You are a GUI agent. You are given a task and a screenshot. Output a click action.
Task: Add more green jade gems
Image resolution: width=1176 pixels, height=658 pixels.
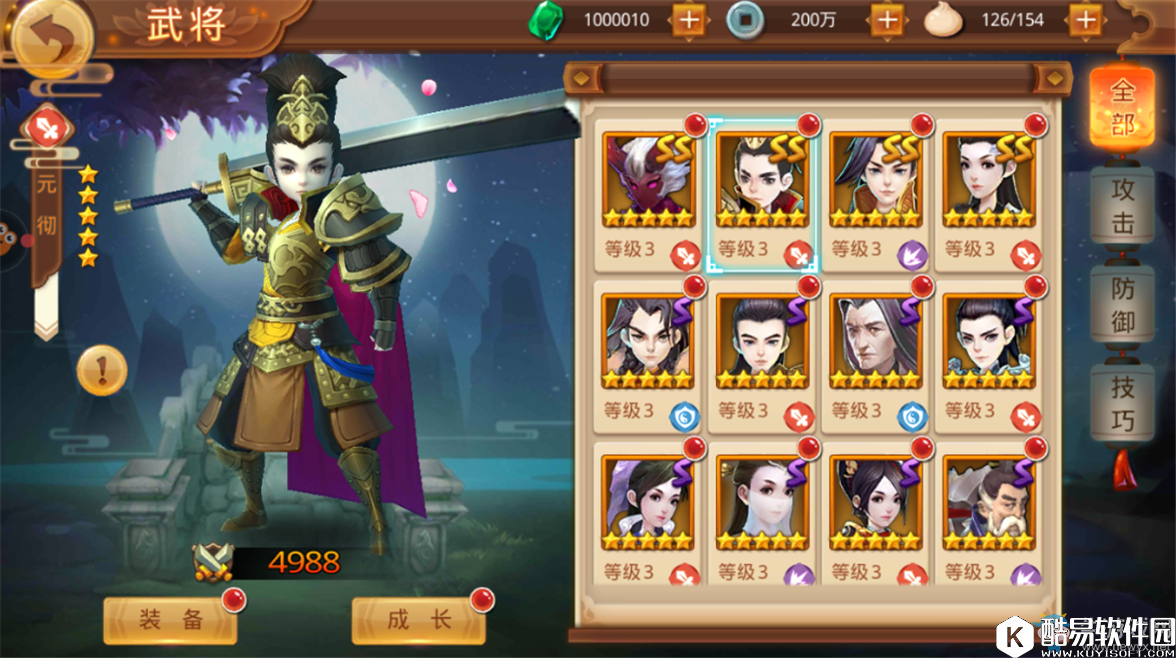688,19
